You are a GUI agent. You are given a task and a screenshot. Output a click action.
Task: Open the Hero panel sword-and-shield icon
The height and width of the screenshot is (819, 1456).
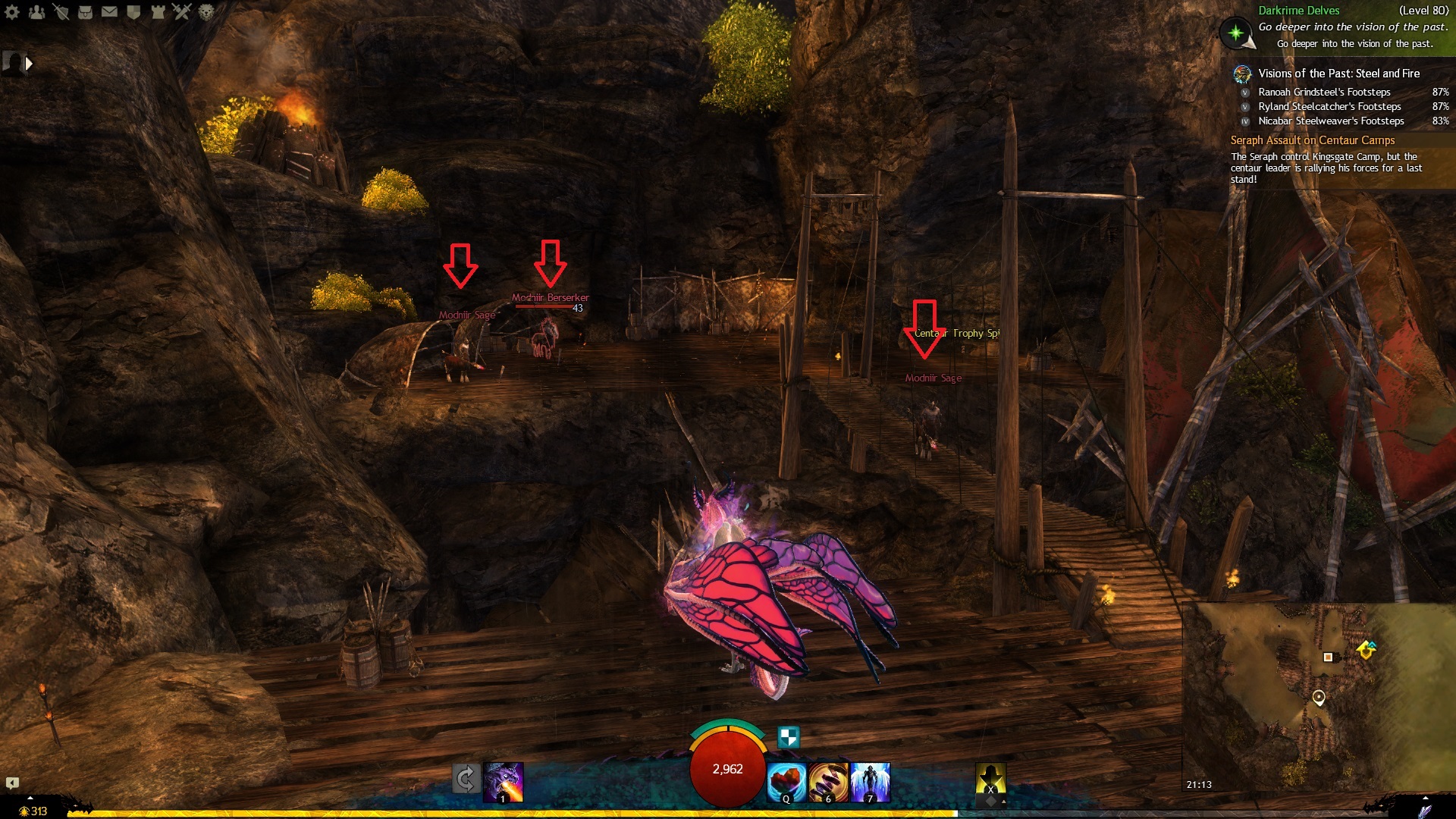(x=61, y=11)
